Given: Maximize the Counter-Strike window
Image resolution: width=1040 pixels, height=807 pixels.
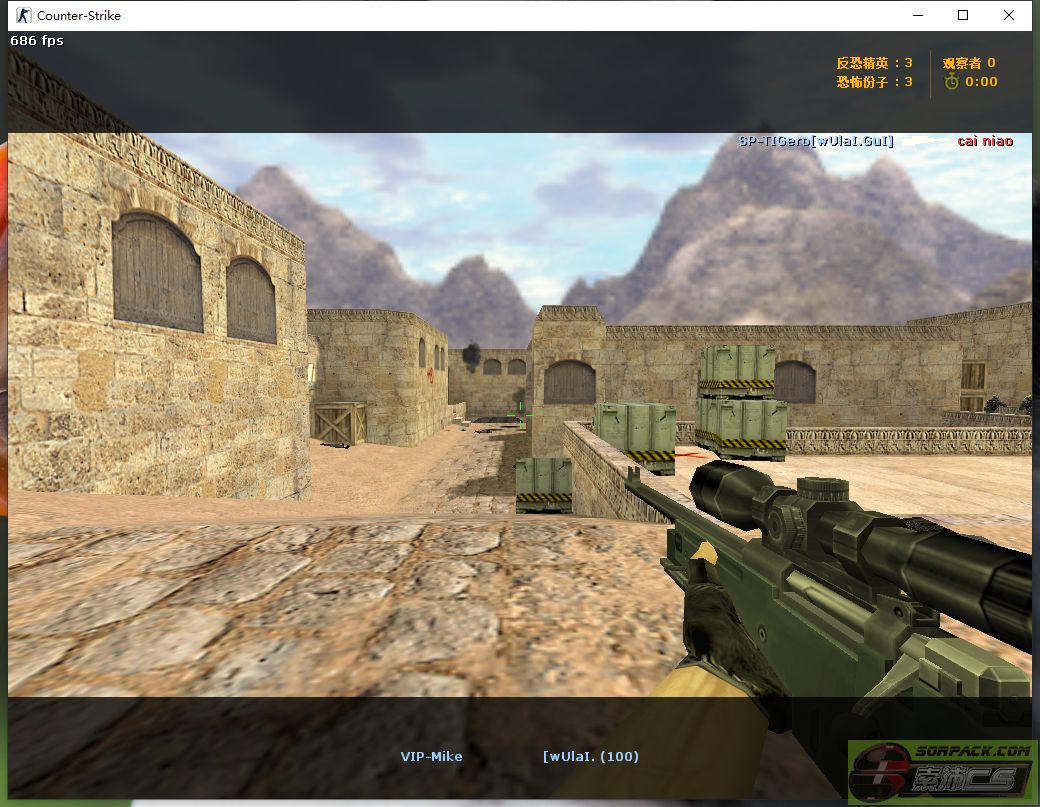Looking at the screenshot, I should pos(963,15).
